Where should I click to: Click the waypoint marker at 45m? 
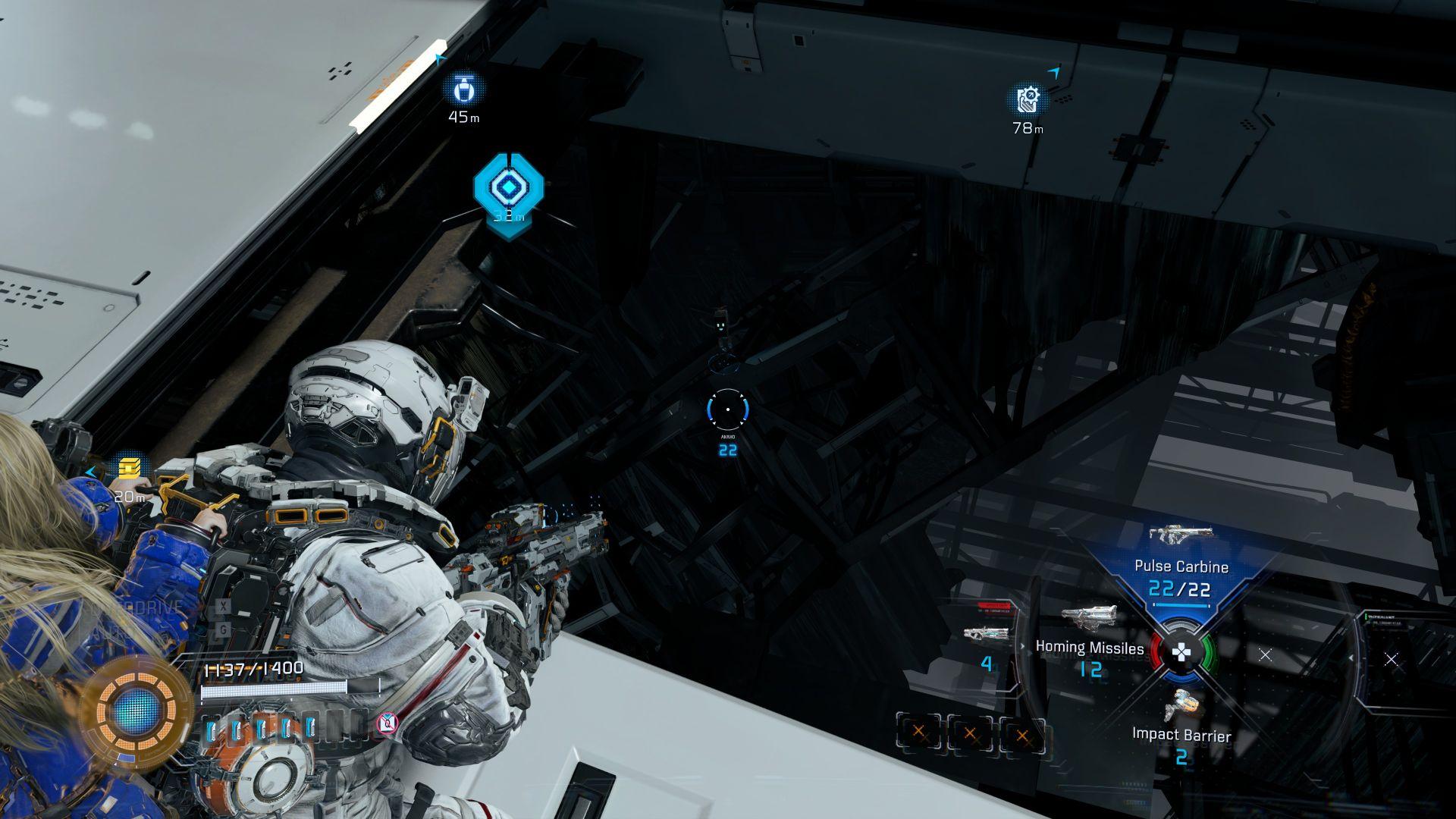click(463, 90)
